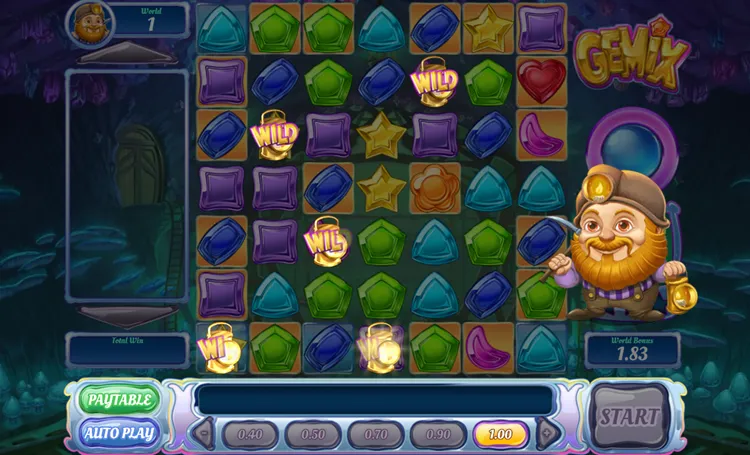Pick the 0.90 bet option
Viewport: 750px width, 455px height.
coord(438,434)
